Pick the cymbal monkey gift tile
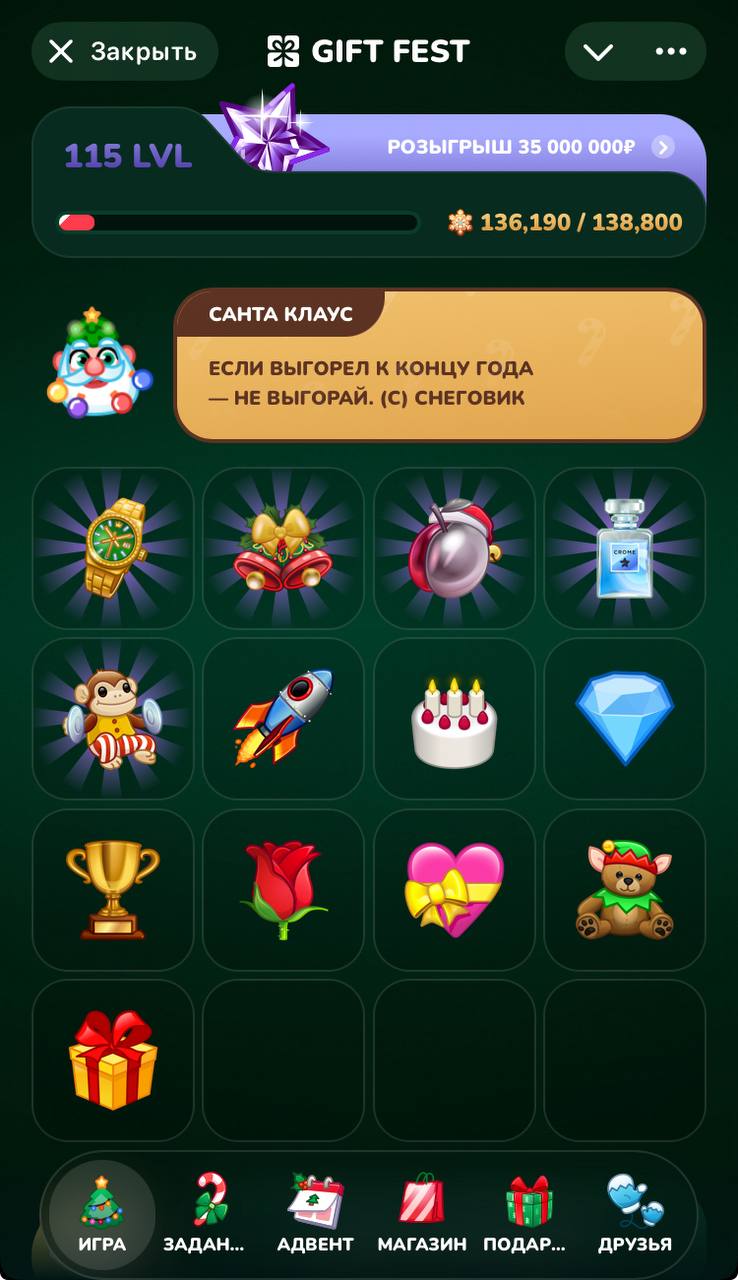738x1280 pixels. [x=113, y=718]
